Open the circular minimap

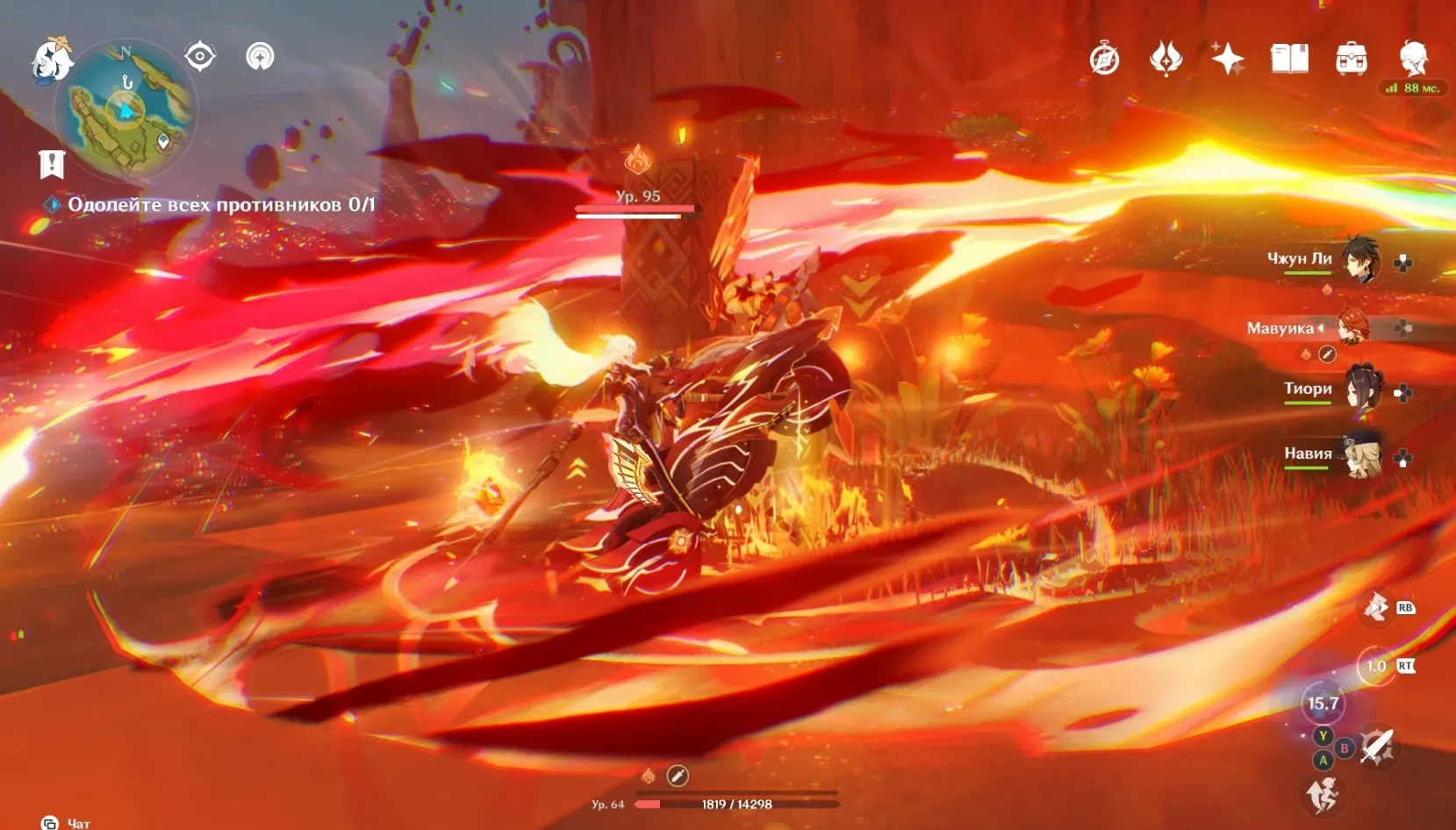tap(126, 109)
